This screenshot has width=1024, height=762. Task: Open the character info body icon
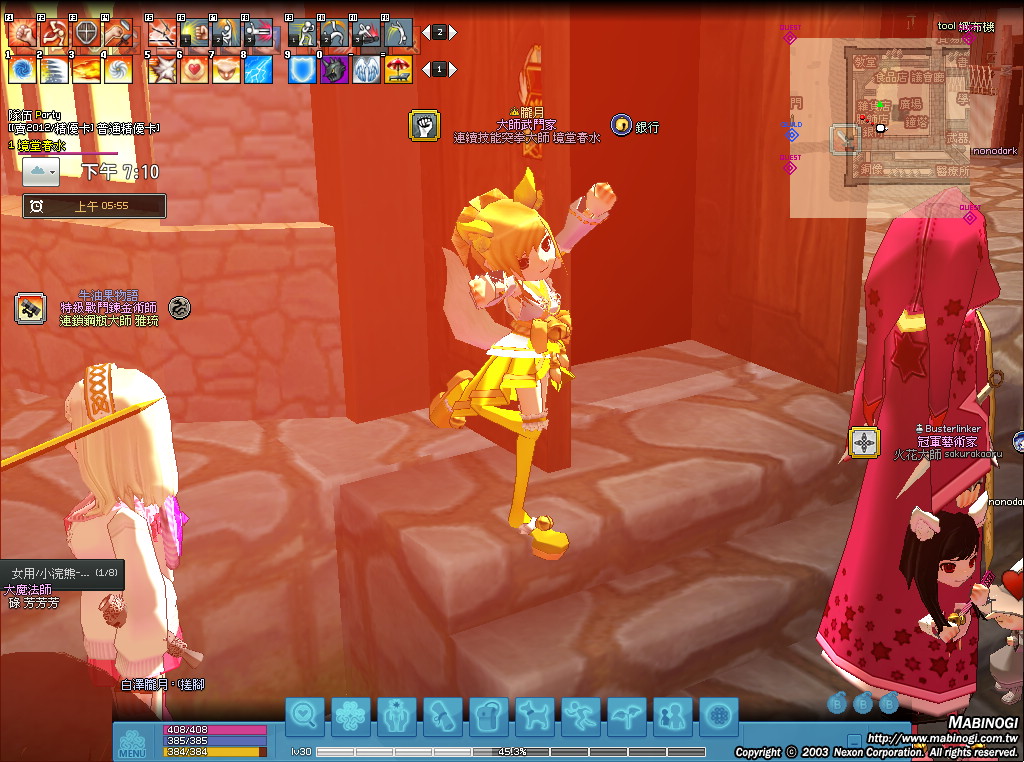point(396,717)
